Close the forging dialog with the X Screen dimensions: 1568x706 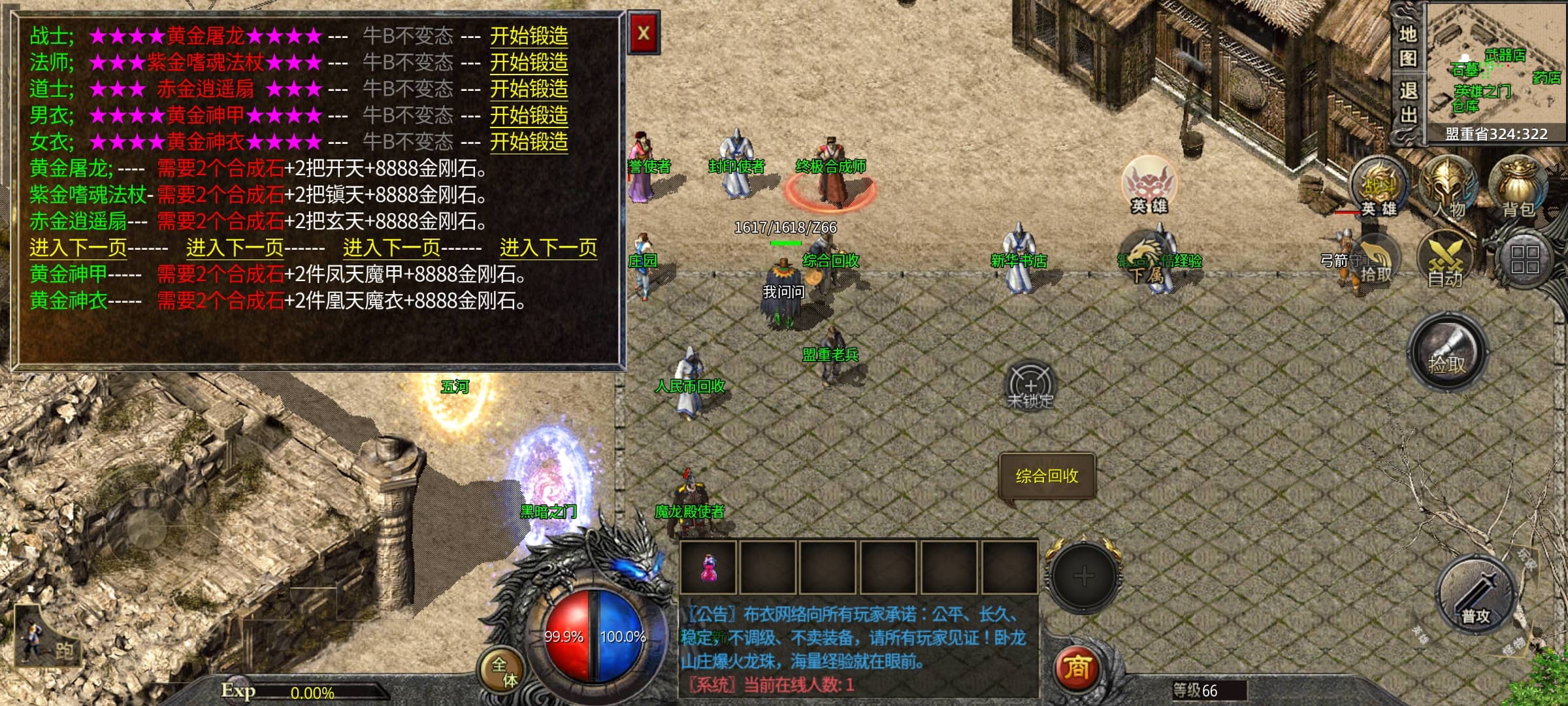coord(644,33)
